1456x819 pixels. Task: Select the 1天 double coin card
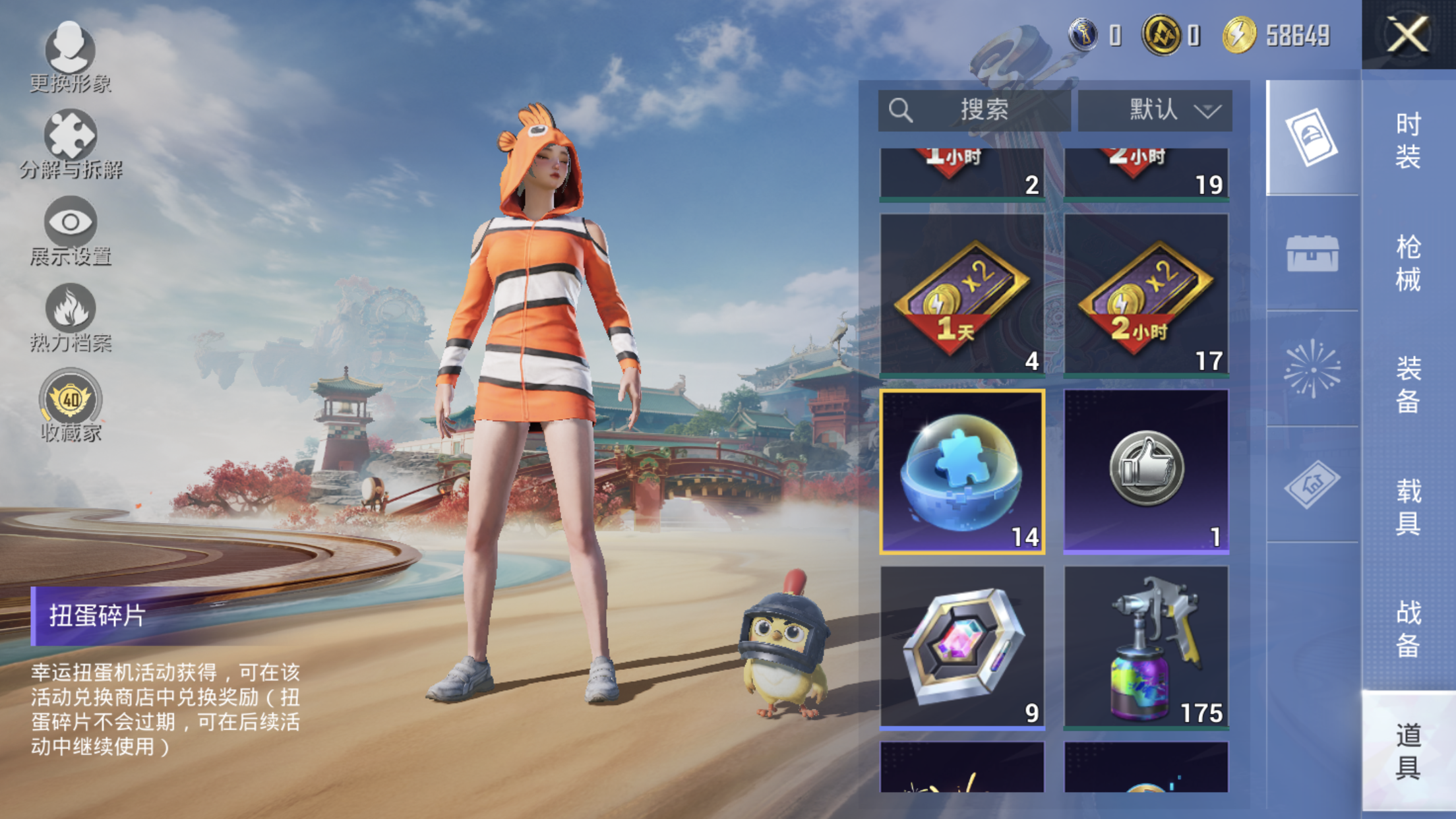click(962, 295)
